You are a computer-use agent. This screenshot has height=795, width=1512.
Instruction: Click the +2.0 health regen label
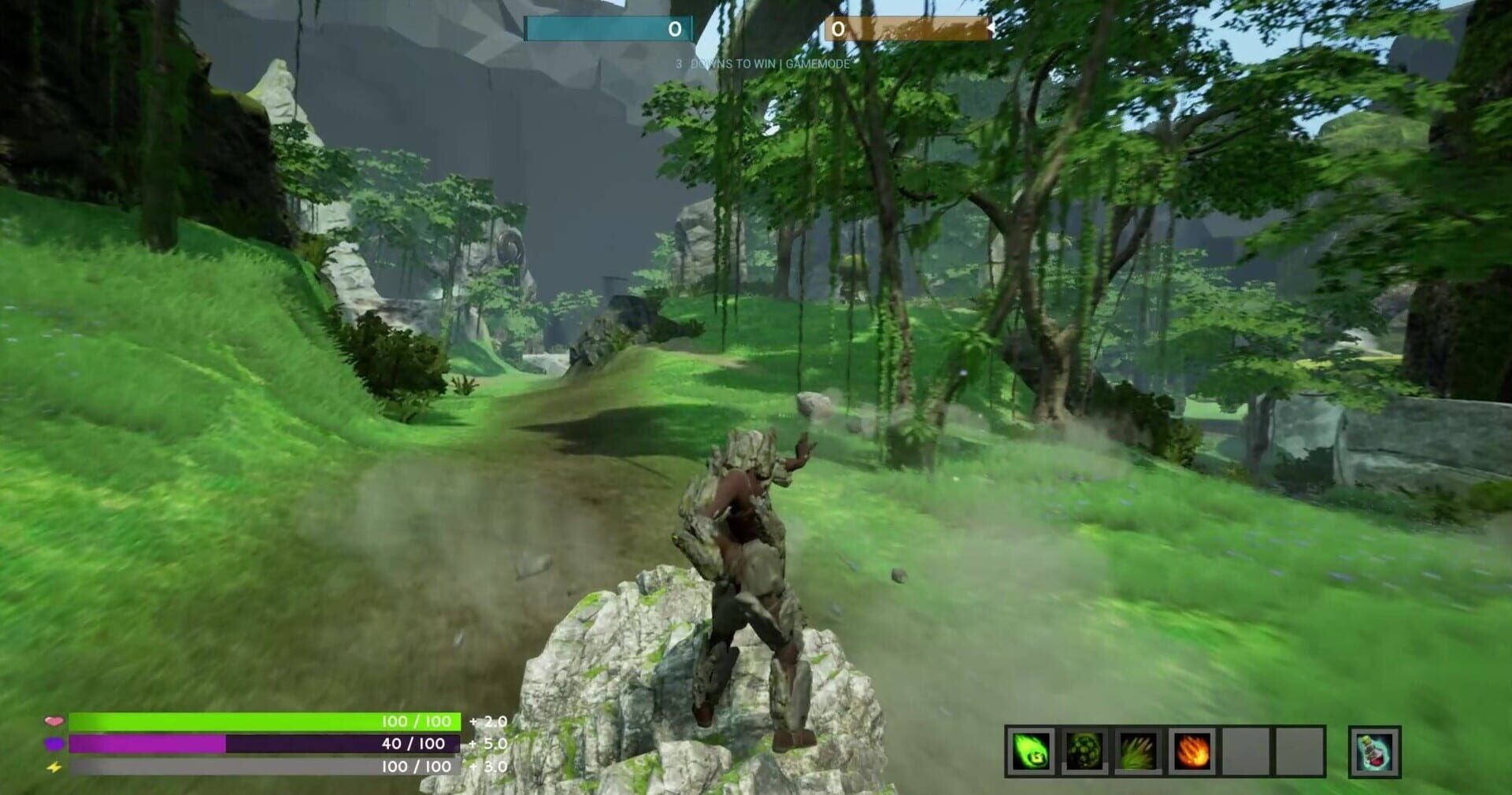click(x=490, y=721)
